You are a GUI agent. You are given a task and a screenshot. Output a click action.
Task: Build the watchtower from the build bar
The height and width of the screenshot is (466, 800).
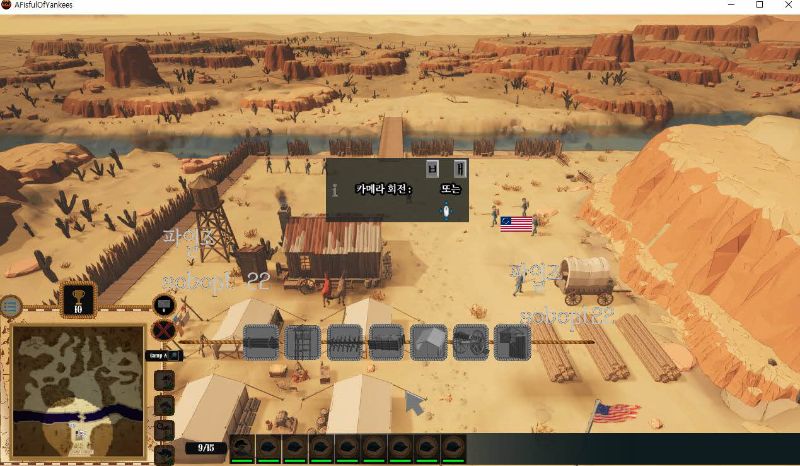[302, 342]
